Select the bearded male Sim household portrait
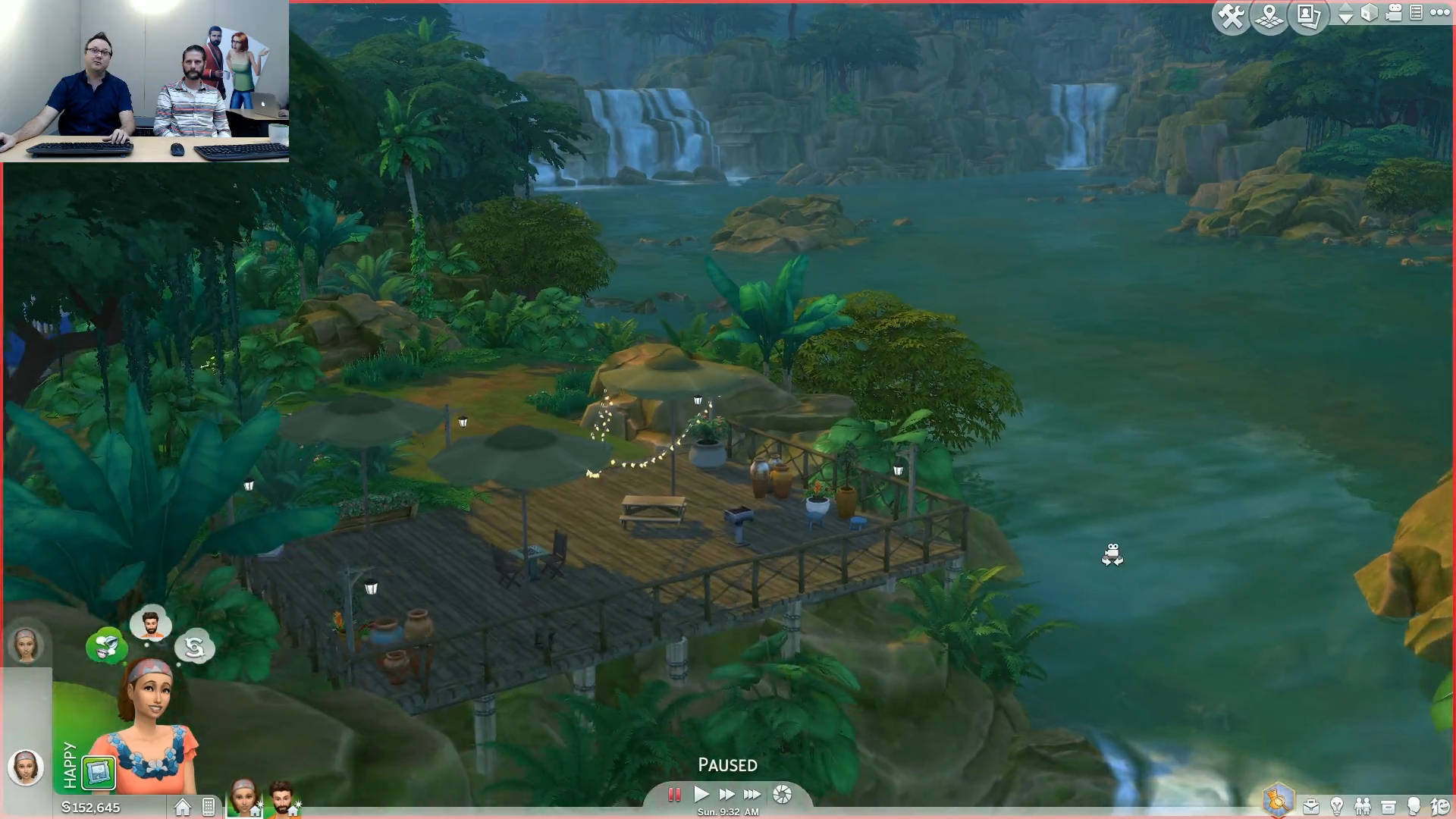1456x819 pixels. point(282,798)
